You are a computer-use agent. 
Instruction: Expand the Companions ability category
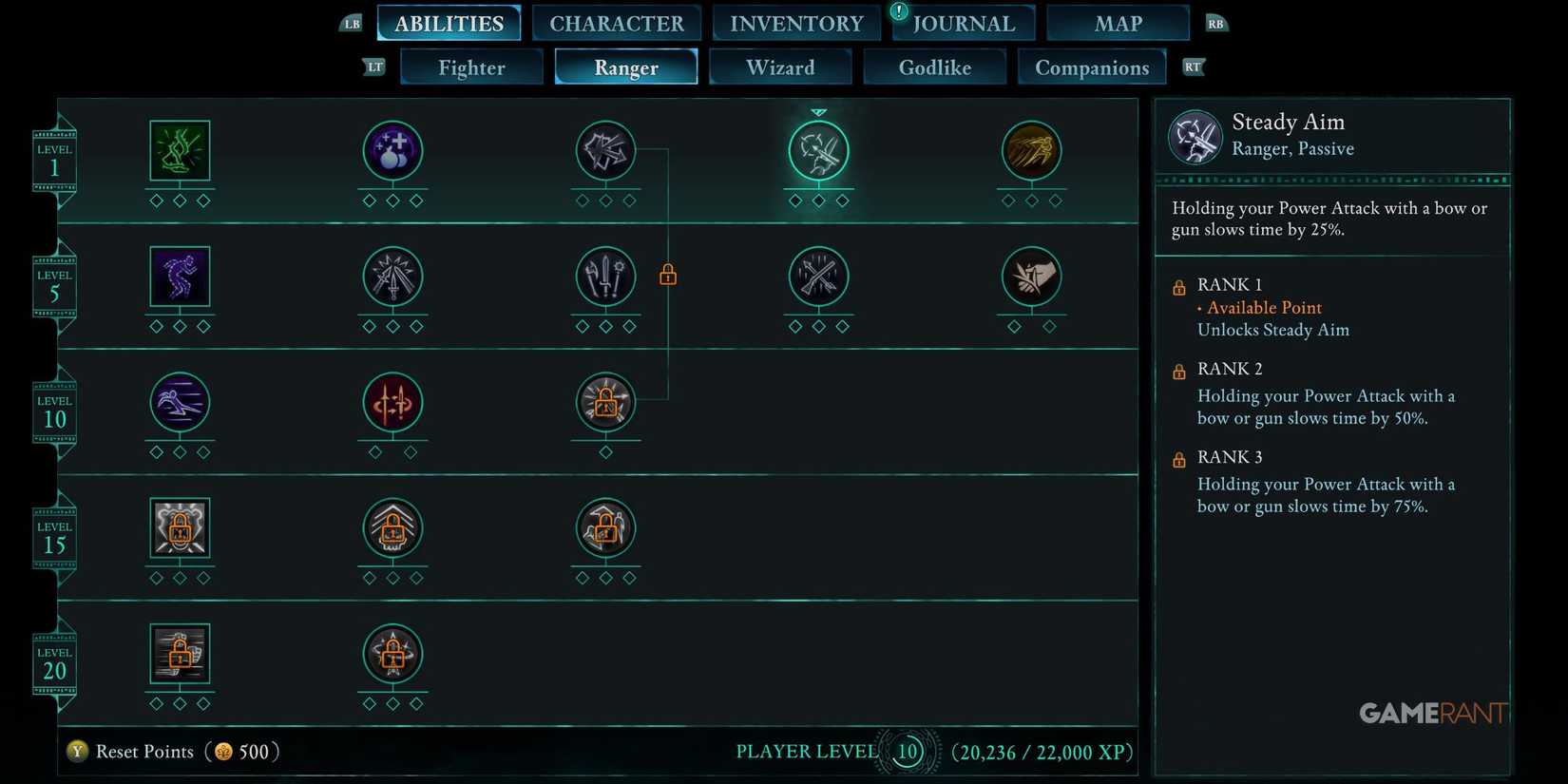[x=1092, y=67]
